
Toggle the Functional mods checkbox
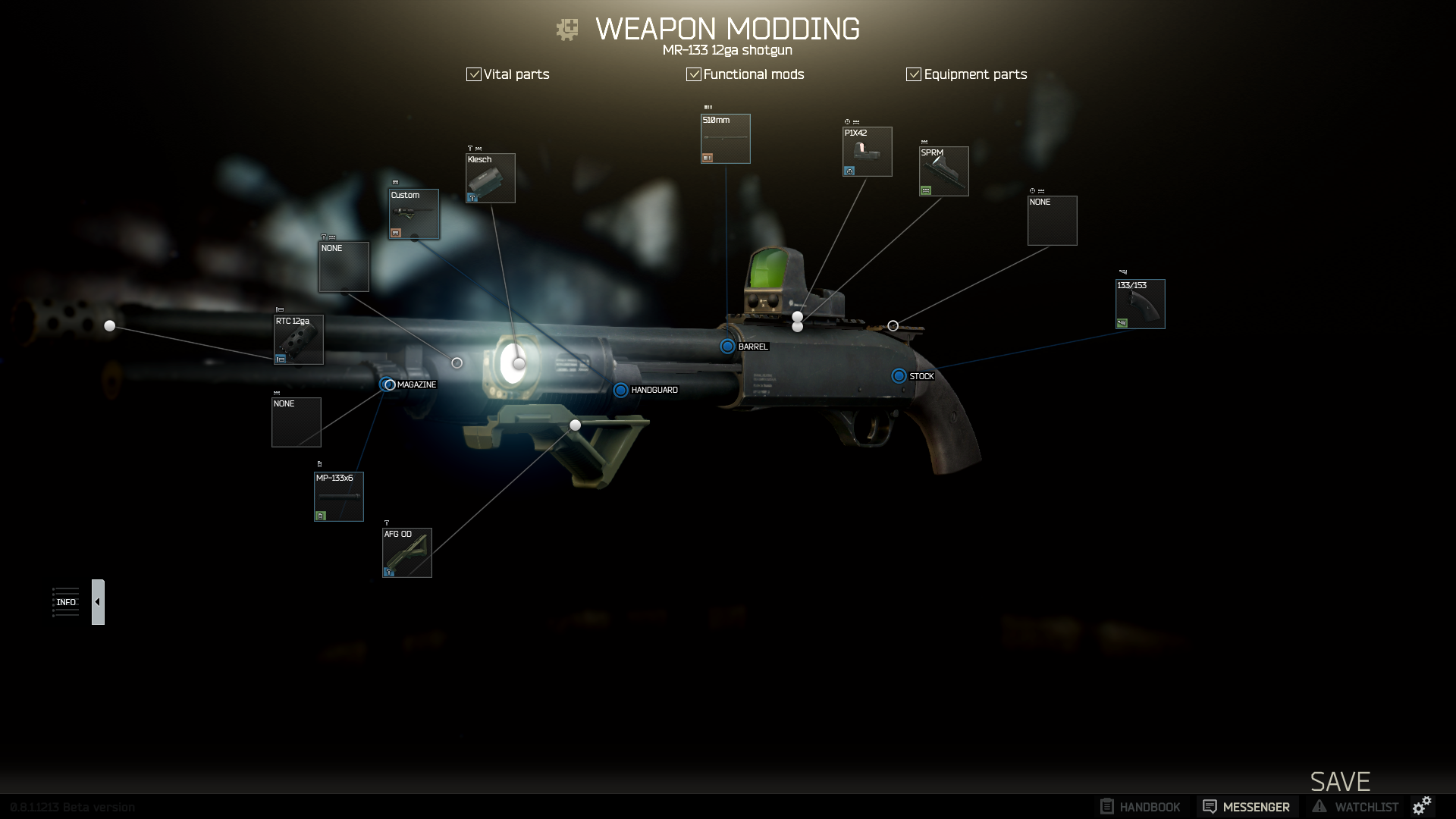694,74
